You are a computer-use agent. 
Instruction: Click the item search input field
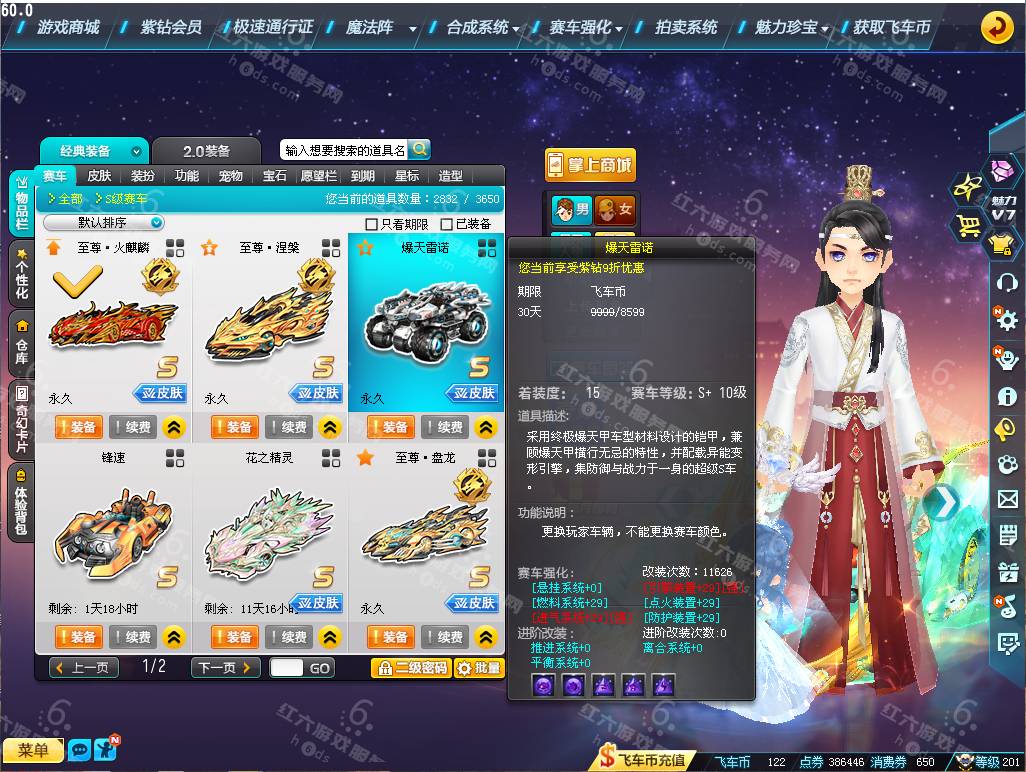(x=344, y=150)
